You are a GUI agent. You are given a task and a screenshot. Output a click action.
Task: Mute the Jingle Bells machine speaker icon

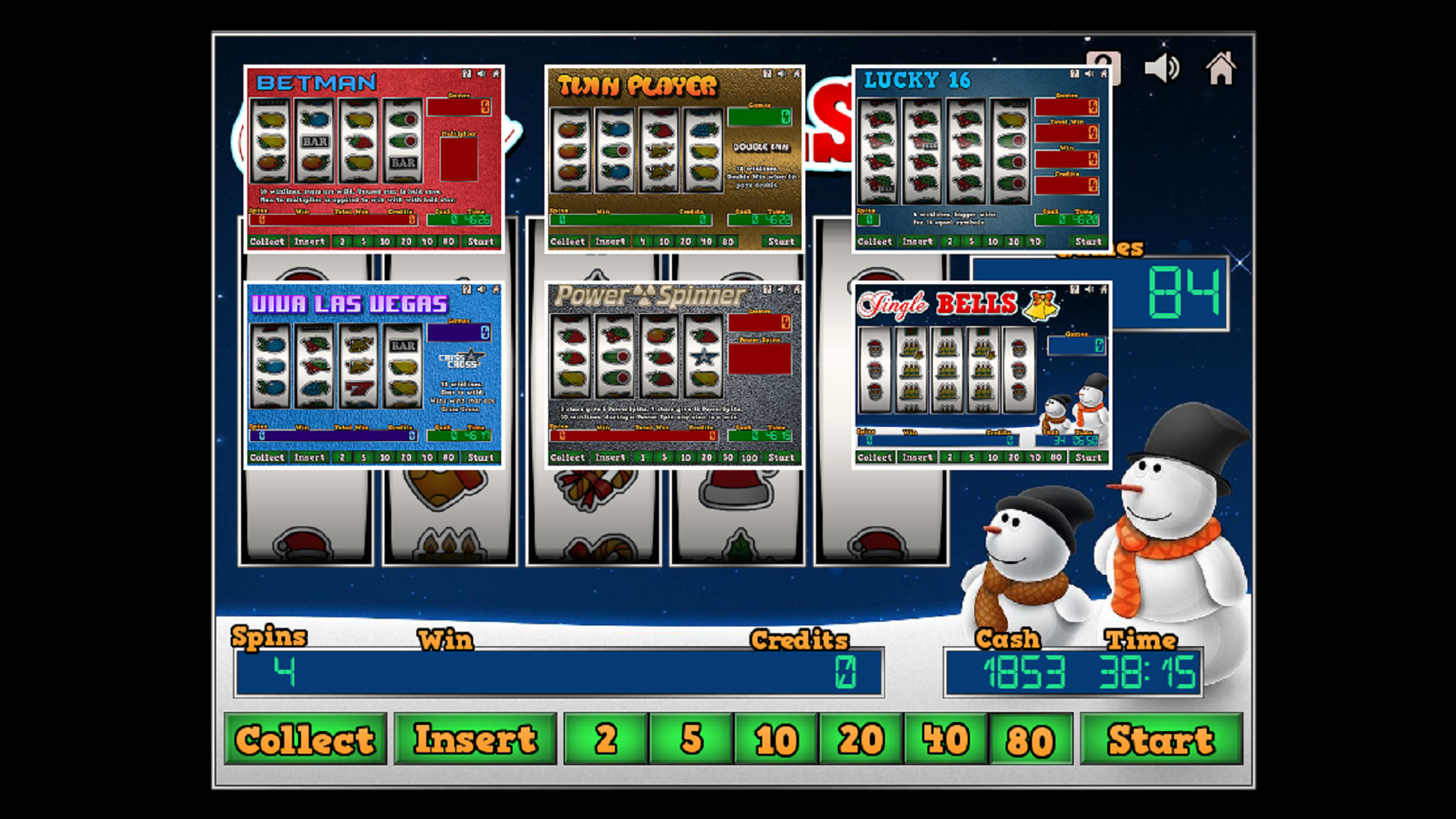point(1090,288)
